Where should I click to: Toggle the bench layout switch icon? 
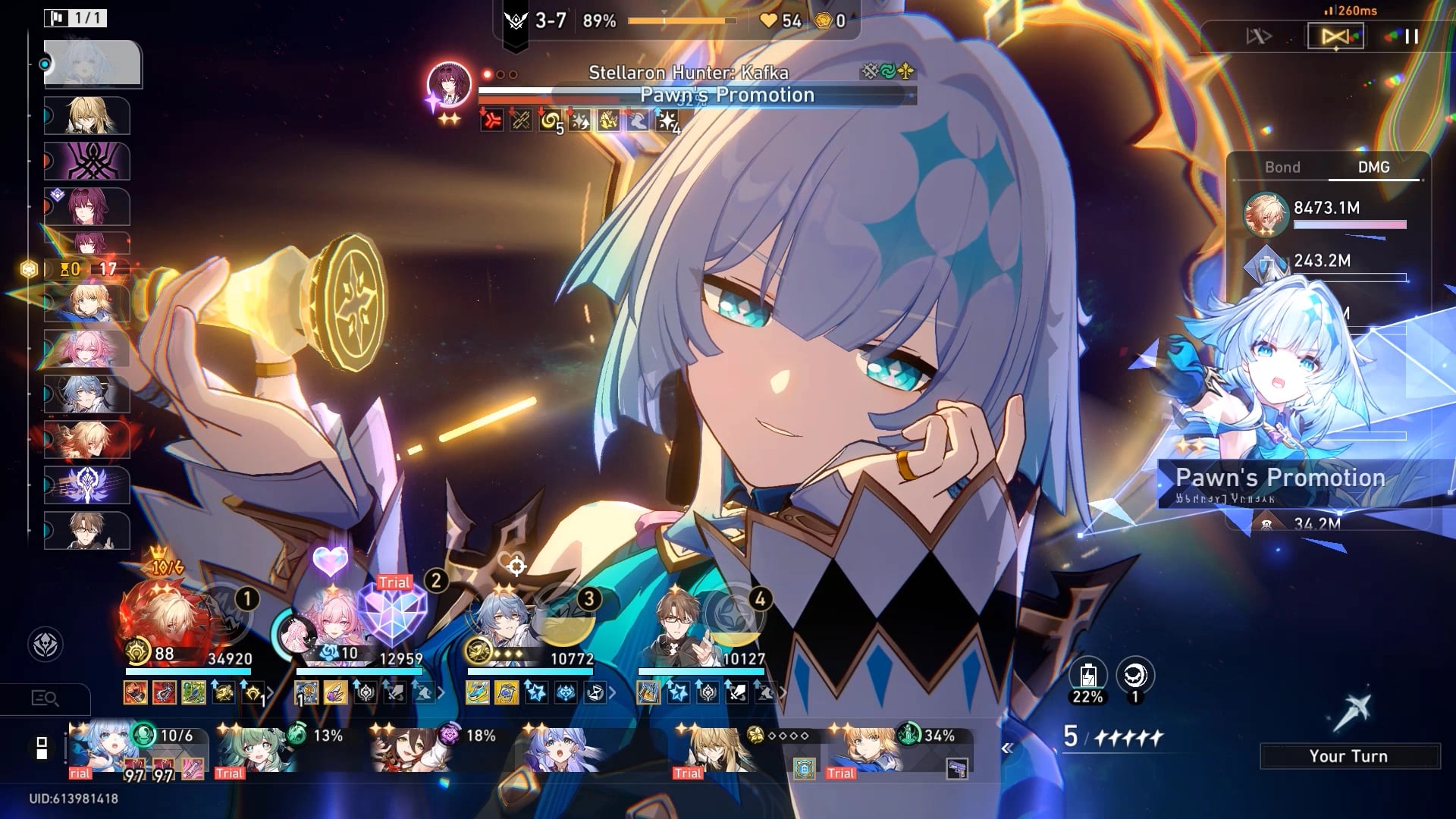[x=42, y=748]
